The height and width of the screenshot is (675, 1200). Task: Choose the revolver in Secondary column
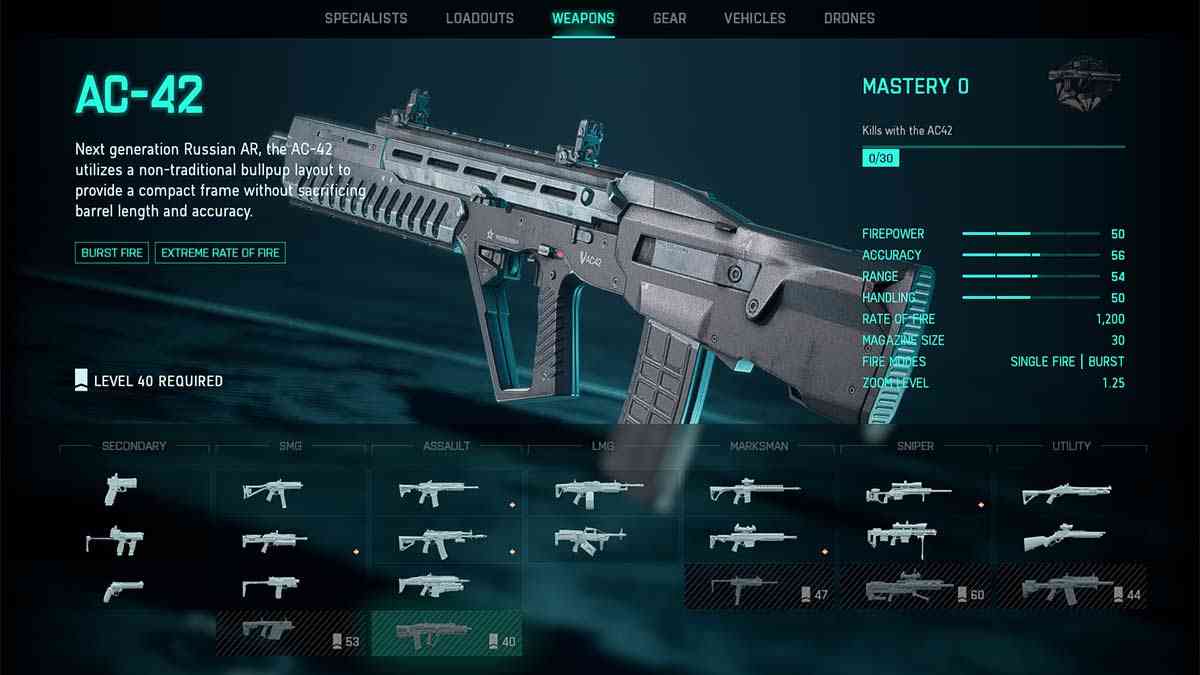122,591
